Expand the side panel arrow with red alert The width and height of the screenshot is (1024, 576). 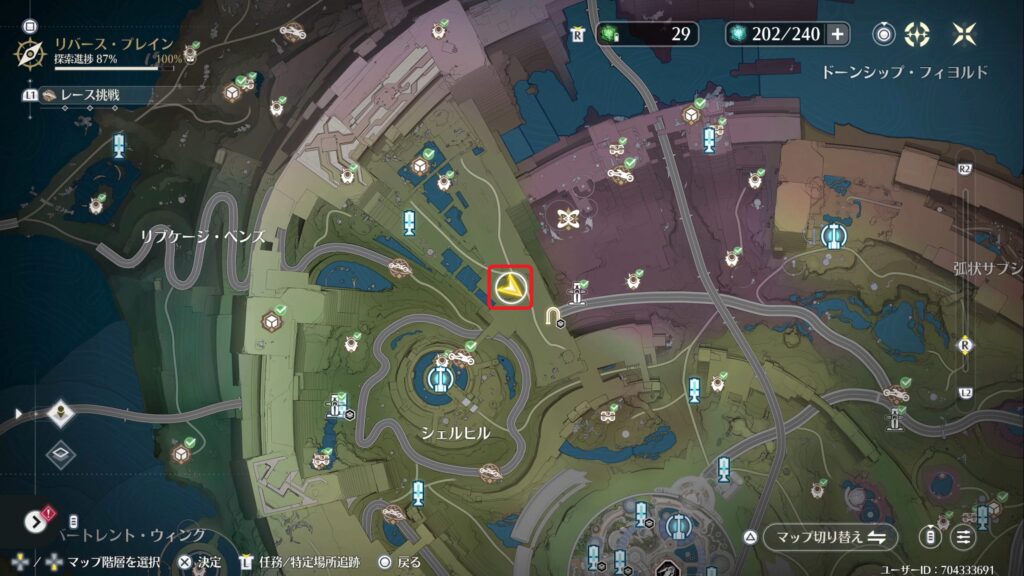36,521
